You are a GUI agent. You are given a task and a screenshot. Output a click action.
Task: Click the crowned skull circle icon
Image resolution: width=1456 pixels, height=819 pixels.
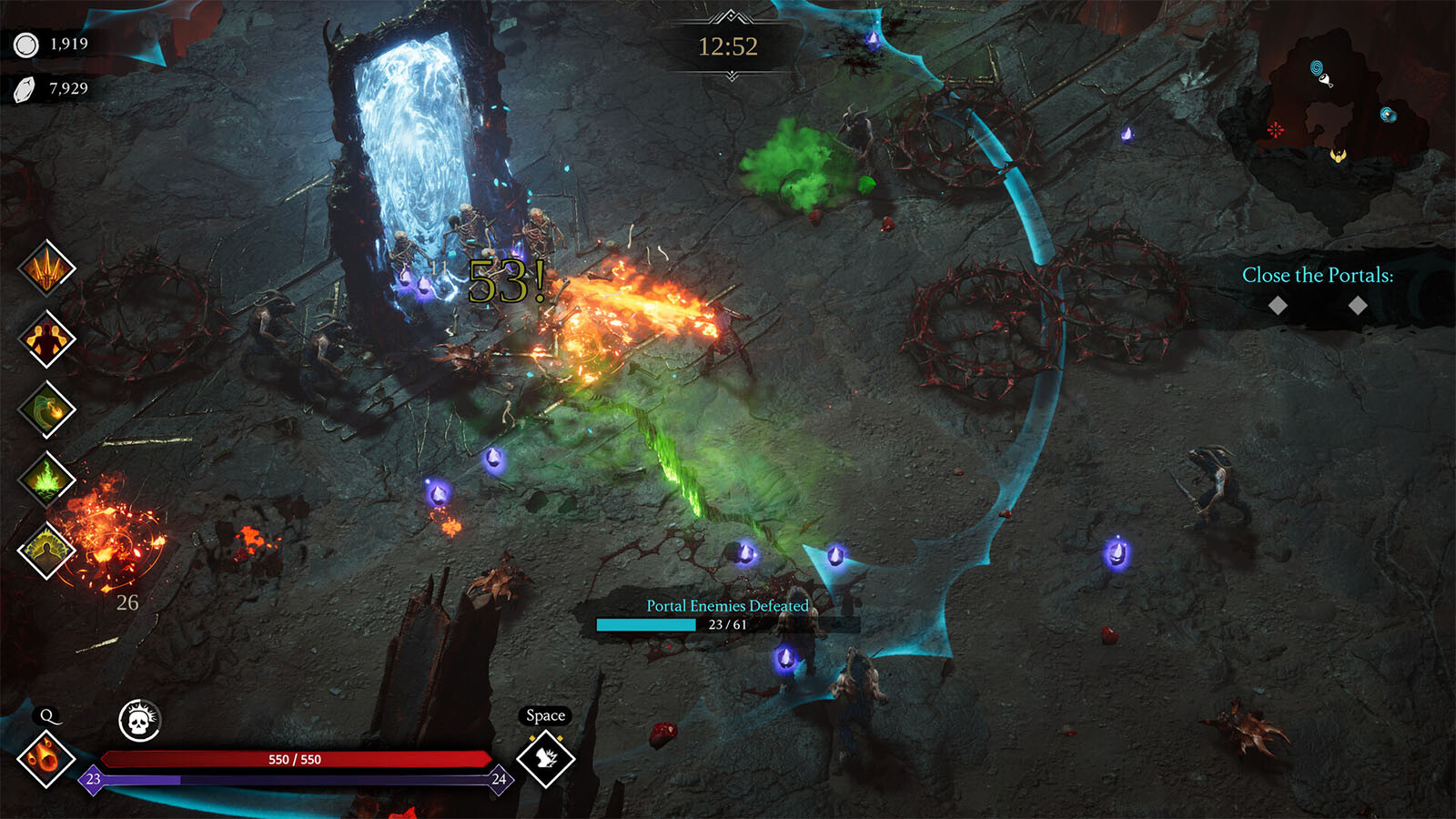coord(139,722)
